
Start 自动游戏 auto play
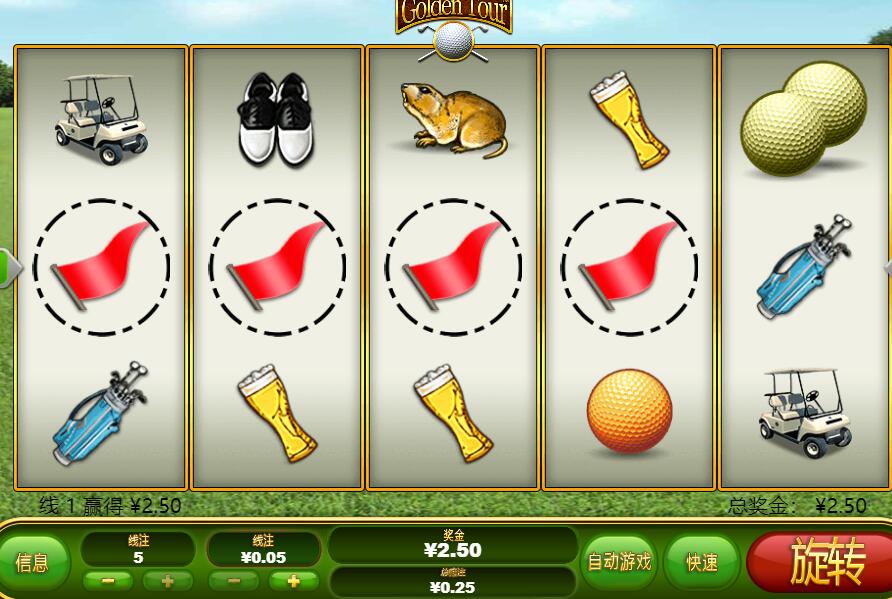pos(618,562)
